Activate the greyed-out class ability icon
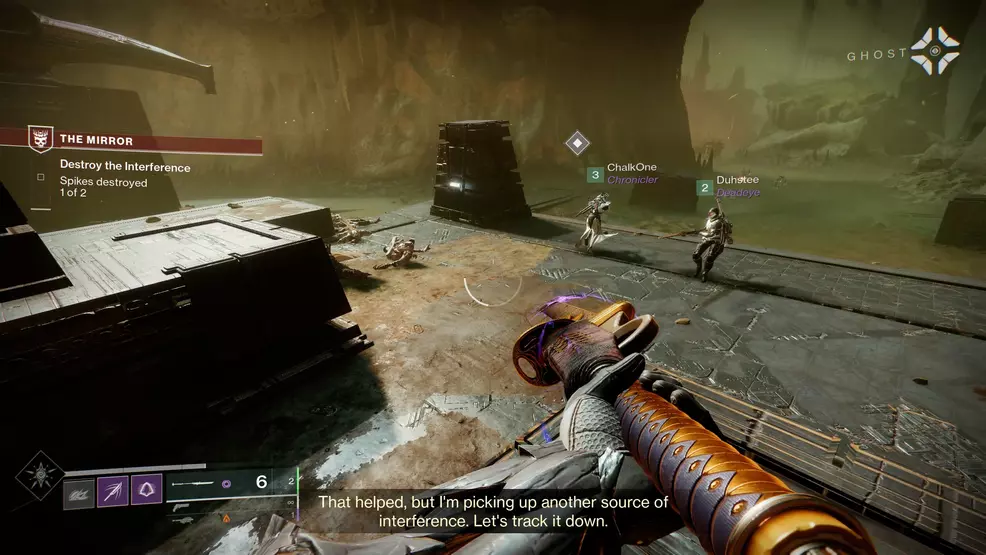986x555 pixels. 79,491
